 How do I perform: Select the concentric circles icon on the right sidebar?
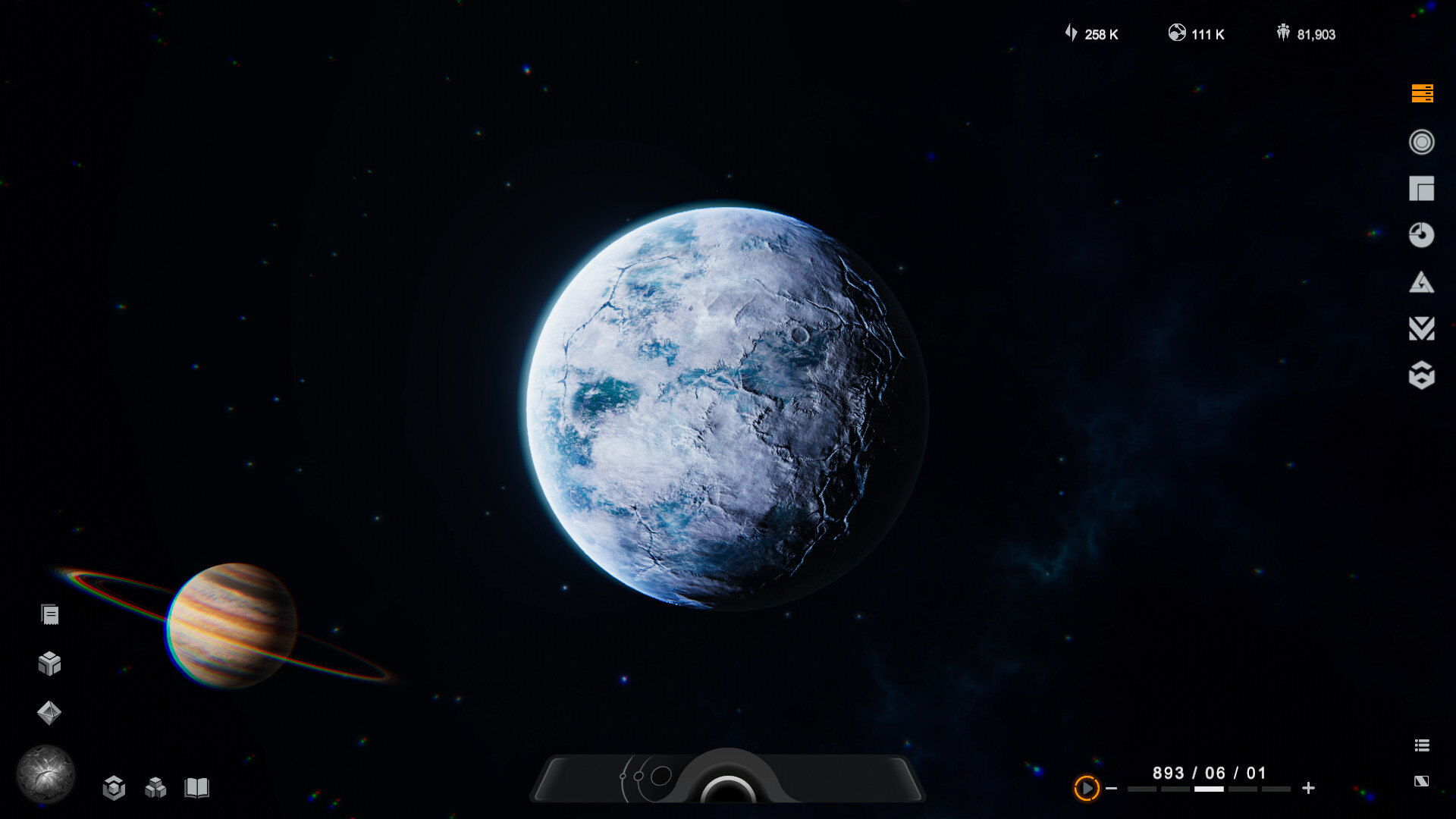tap(1422, 141)
